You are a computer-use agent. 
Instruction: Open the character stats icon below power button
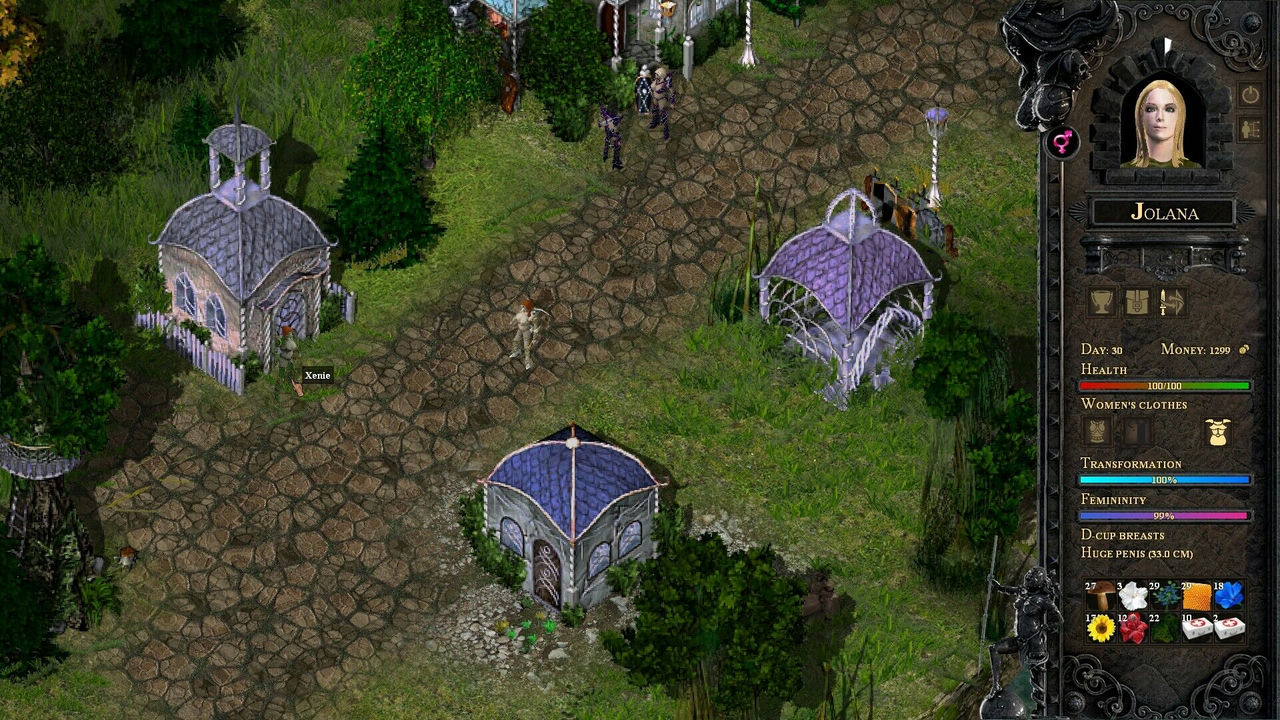1250,127
